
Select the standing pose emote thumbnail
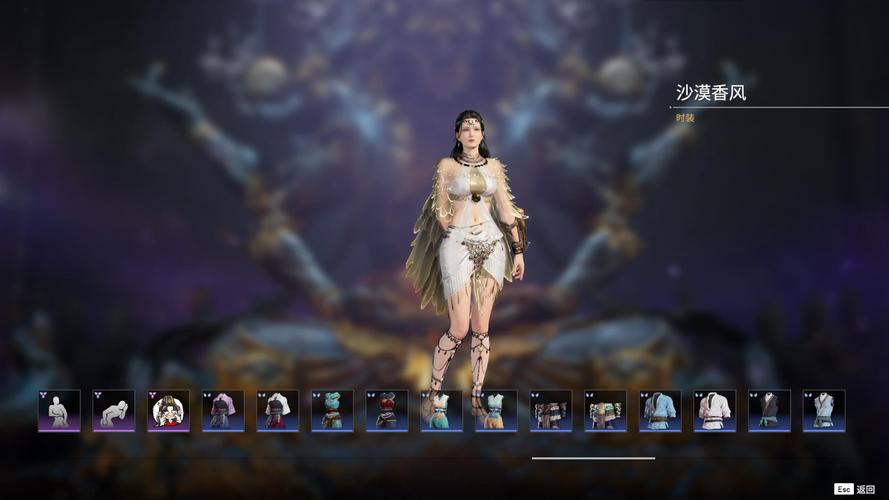point(59,411)
